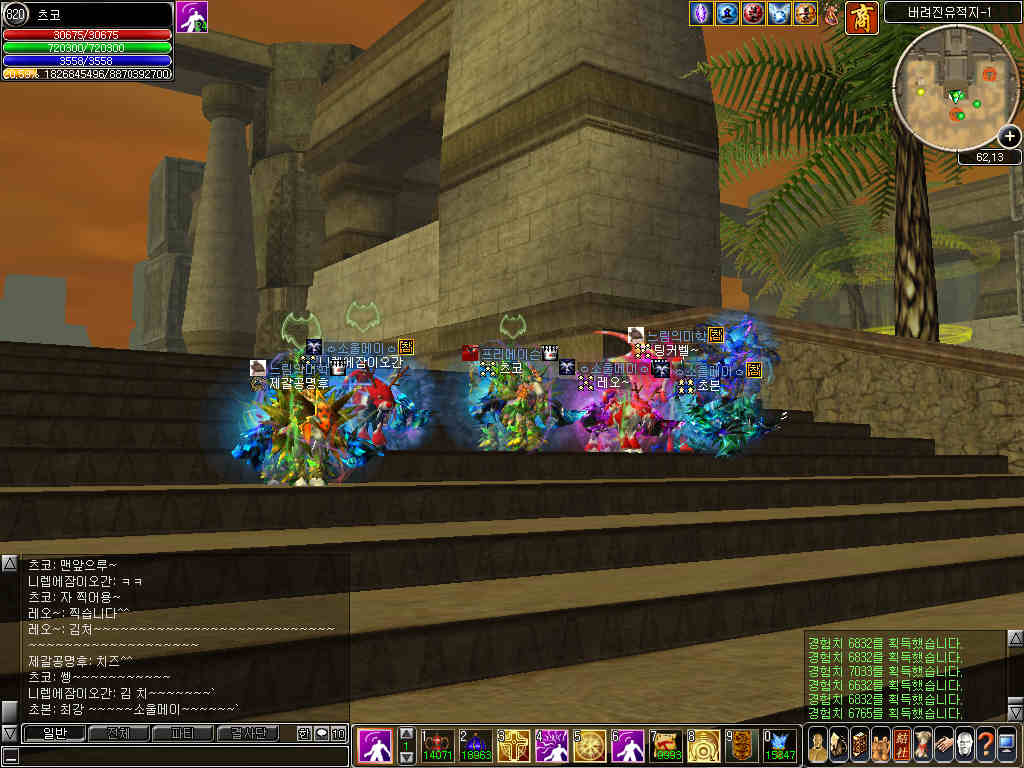The width and height of the screenshot is (1024, 768).
Task: Select the purple crystal buff icon
Action: 702,14
